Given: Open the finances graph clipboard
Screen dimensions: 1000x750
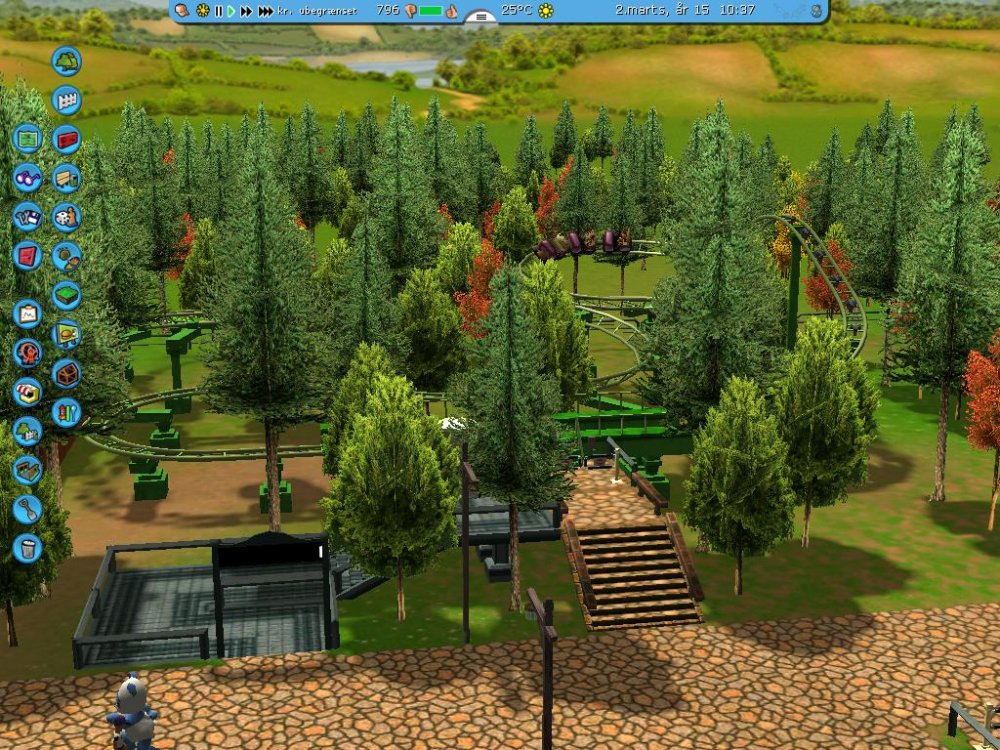Looking at the screenshot, I should (x=27, y=314).
